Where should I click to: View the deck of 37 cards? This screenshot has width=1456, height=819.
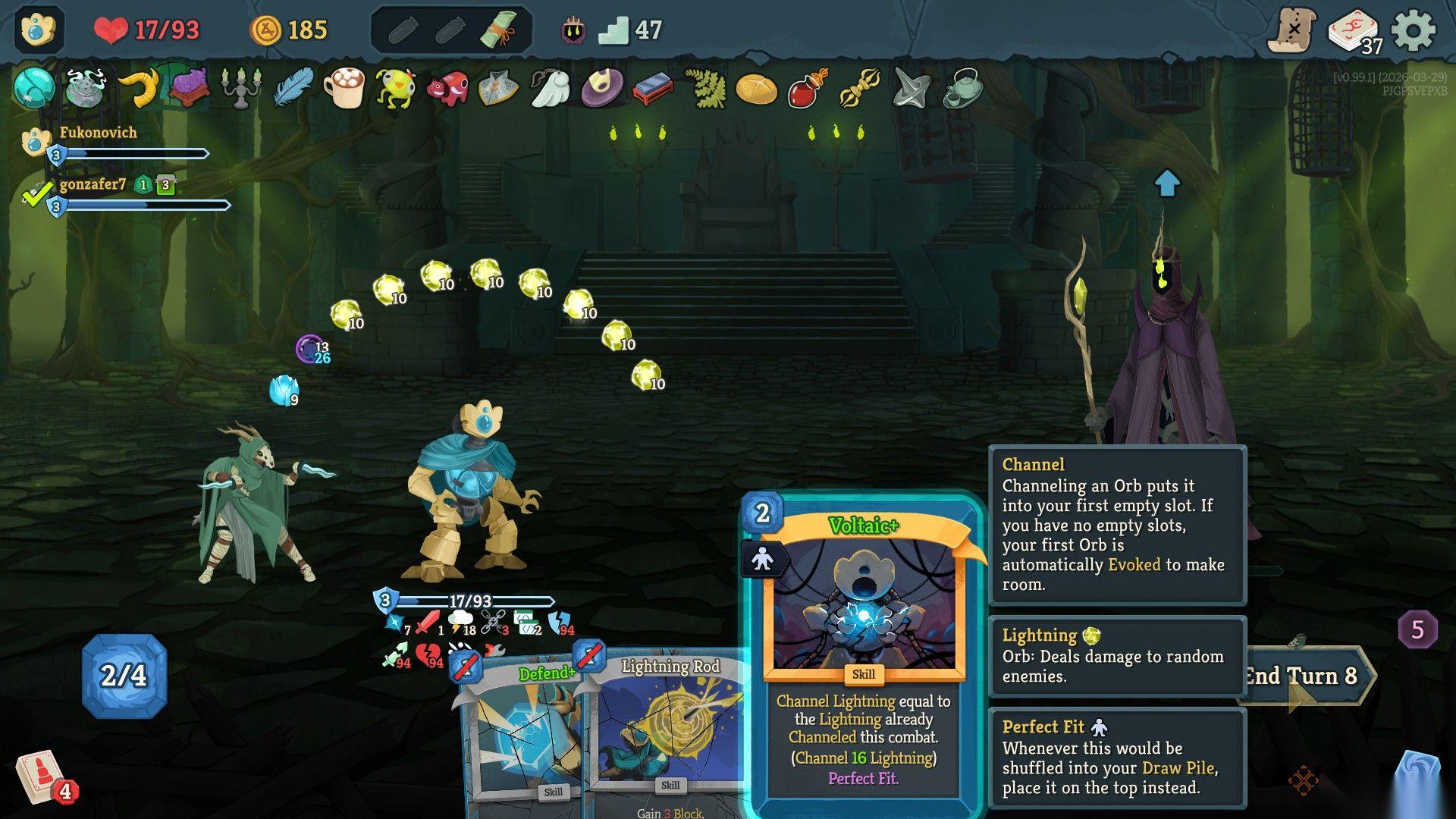coord(1354,32)
